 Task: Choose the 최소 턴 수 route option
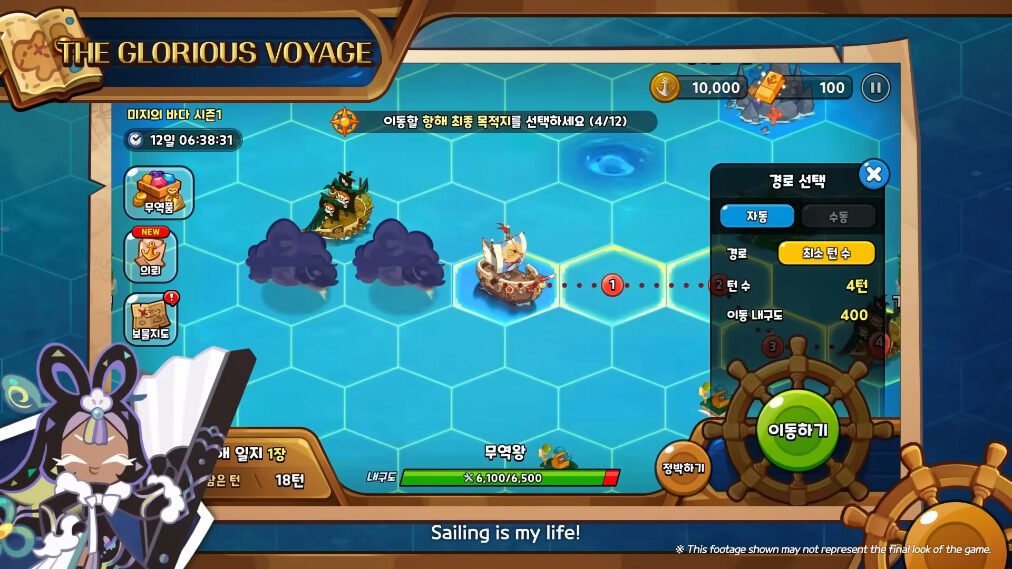click(x=826, y=253)
